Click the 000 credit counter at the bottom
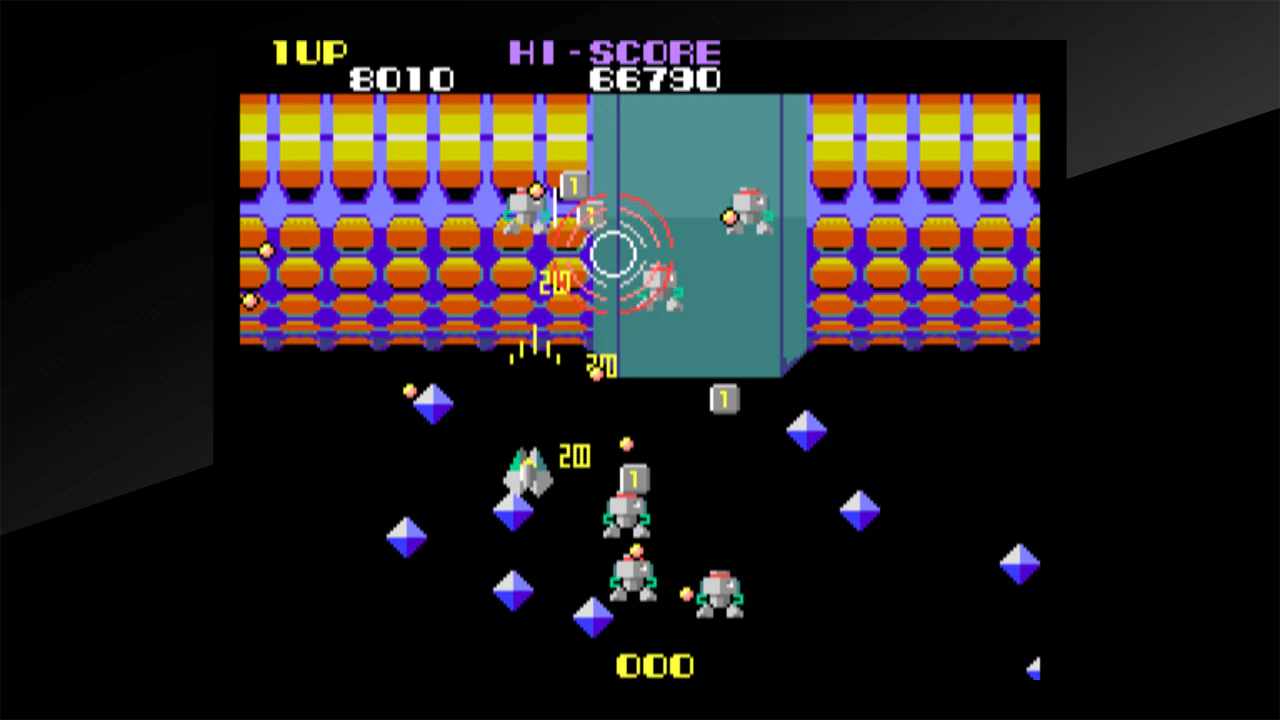Image resolution: width=1280 pixels, height=720 pixels. [655, 665]
